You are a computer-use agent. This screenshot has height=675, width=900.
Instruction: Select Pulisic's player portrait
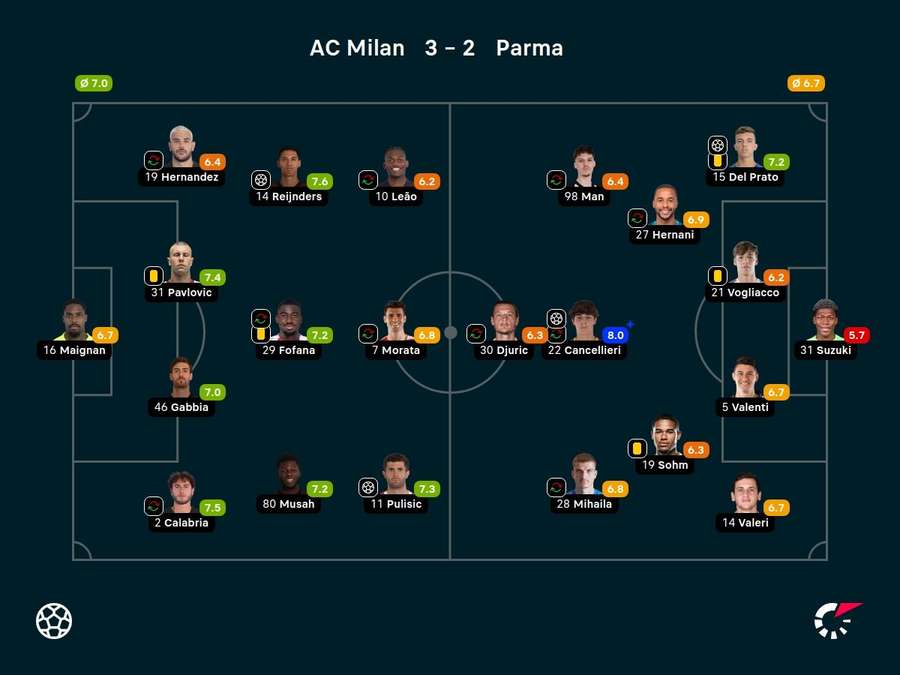point(397,475)
